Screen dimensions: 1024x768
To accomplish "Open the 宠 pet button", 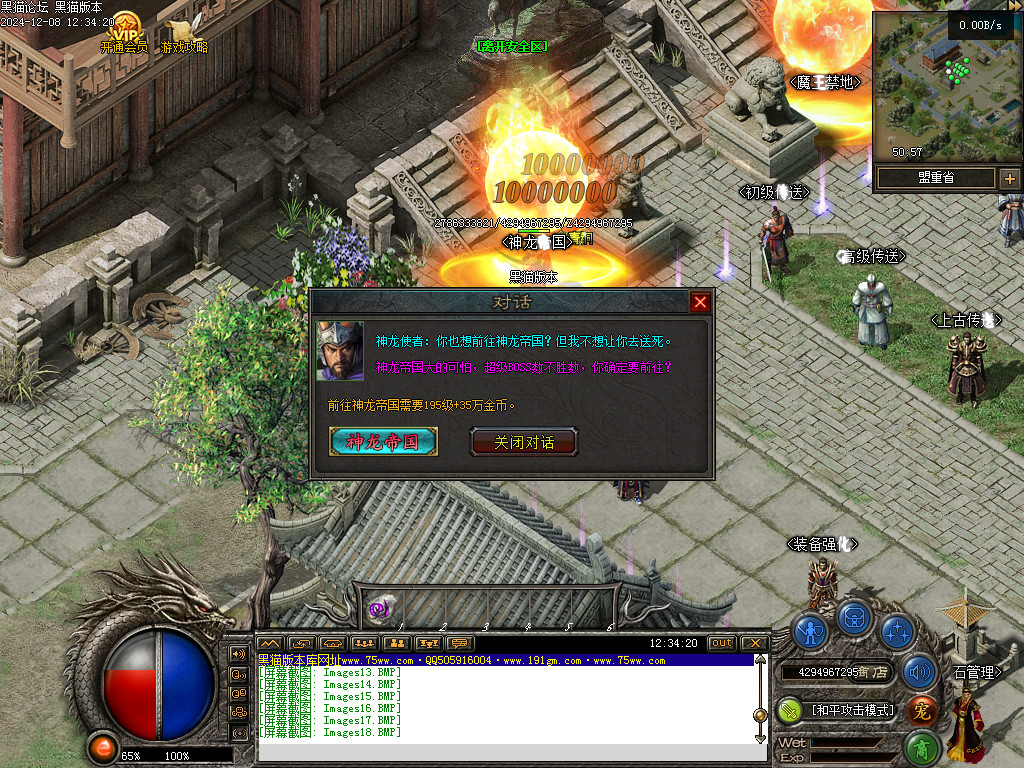I will tap(922, 710).
